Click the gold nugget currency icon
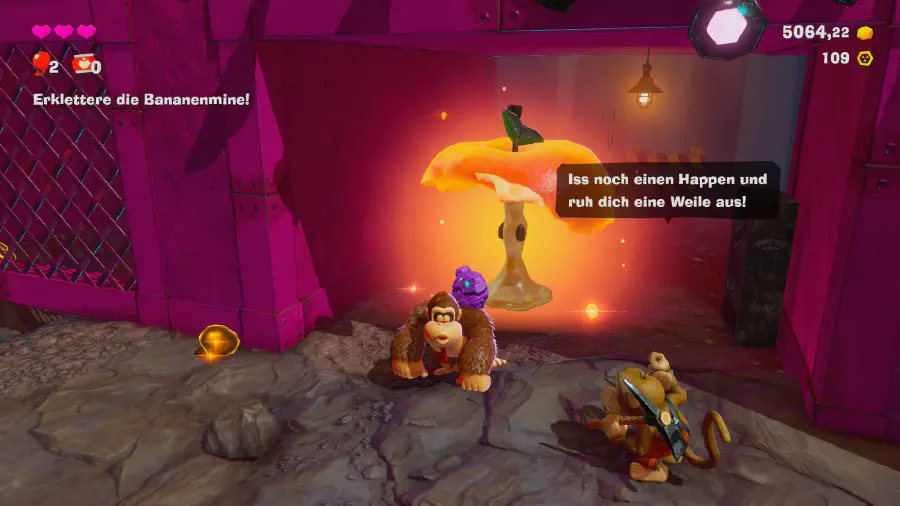The height and width of the screenshot is (506, 900). pyautogui.click(x=865, y=33)
